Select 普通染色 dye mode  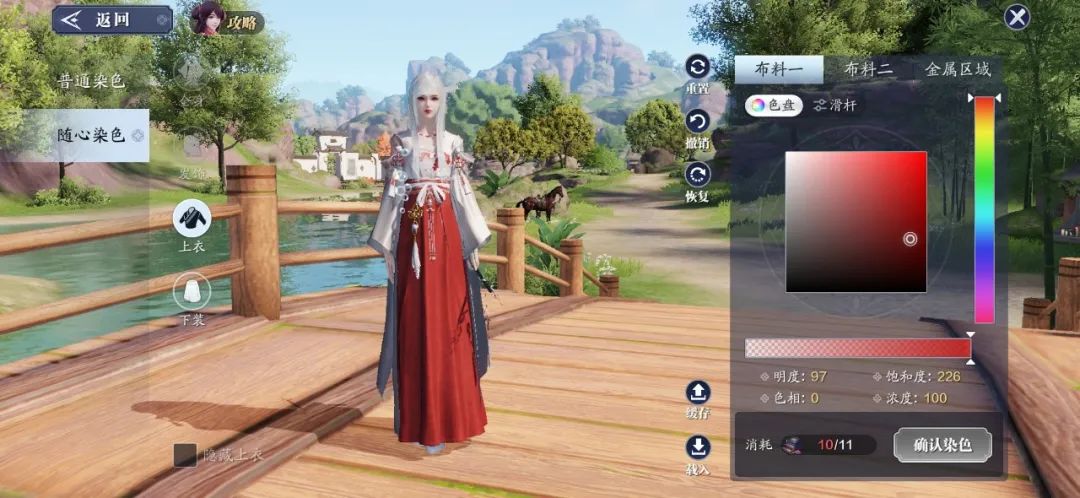pyautogui.click(x=91, y=81)
